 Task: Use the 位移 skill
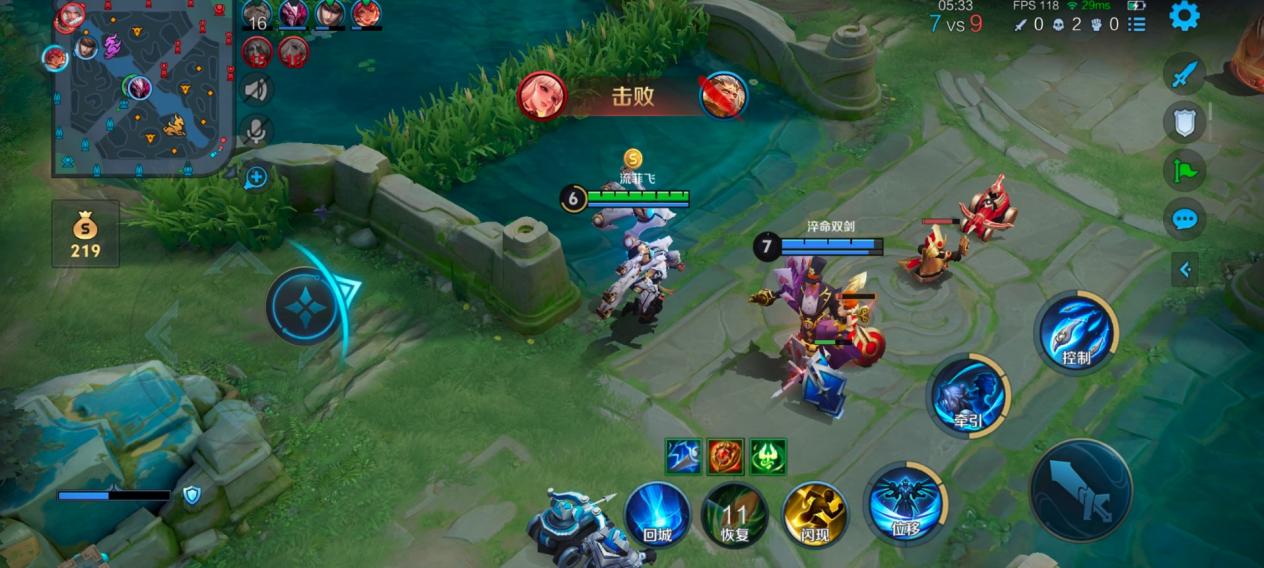click(x=904, y=502)
